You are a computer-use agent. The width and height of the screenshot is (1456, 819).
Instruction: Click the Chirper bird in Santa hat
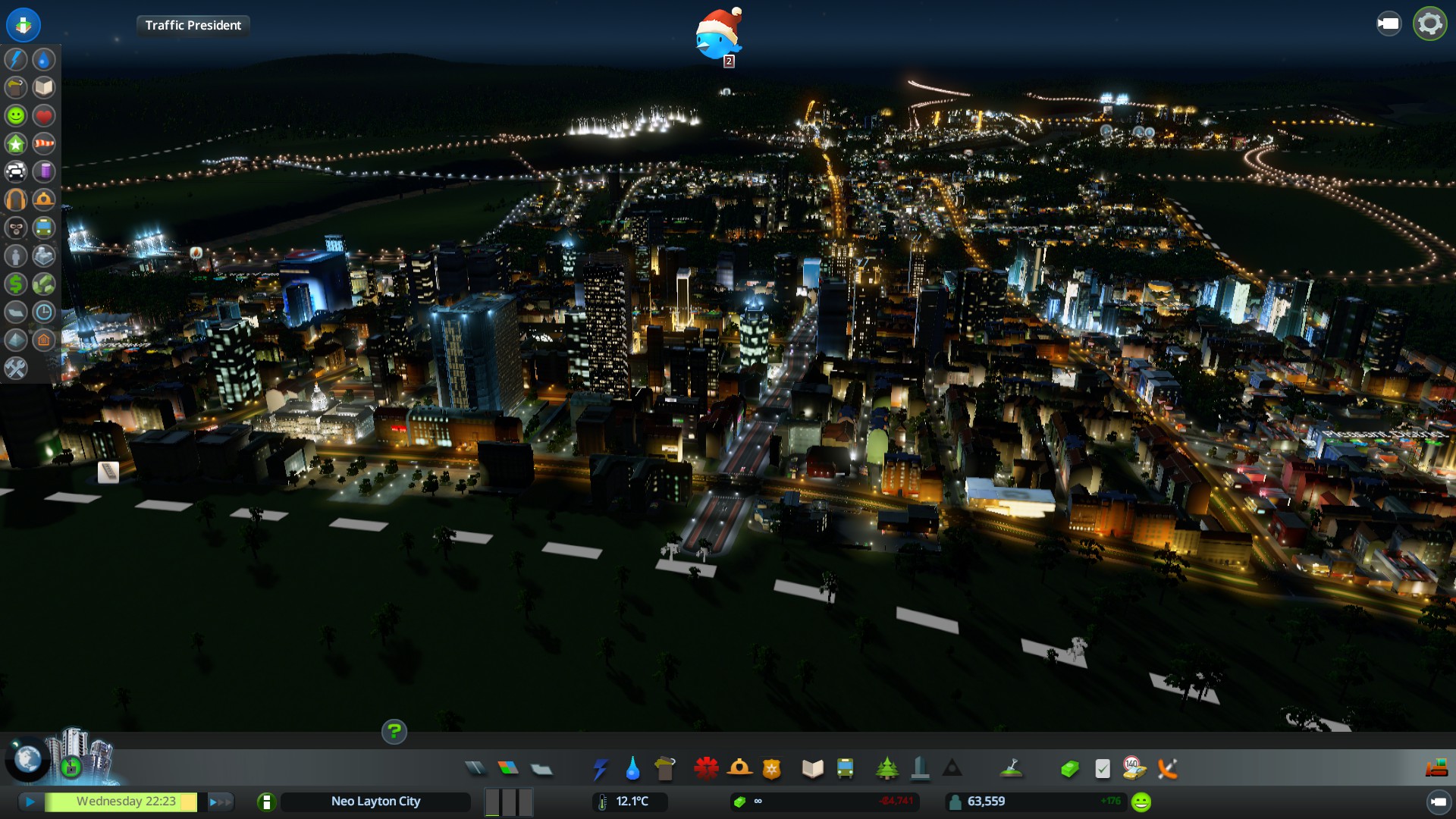point(717,35)
